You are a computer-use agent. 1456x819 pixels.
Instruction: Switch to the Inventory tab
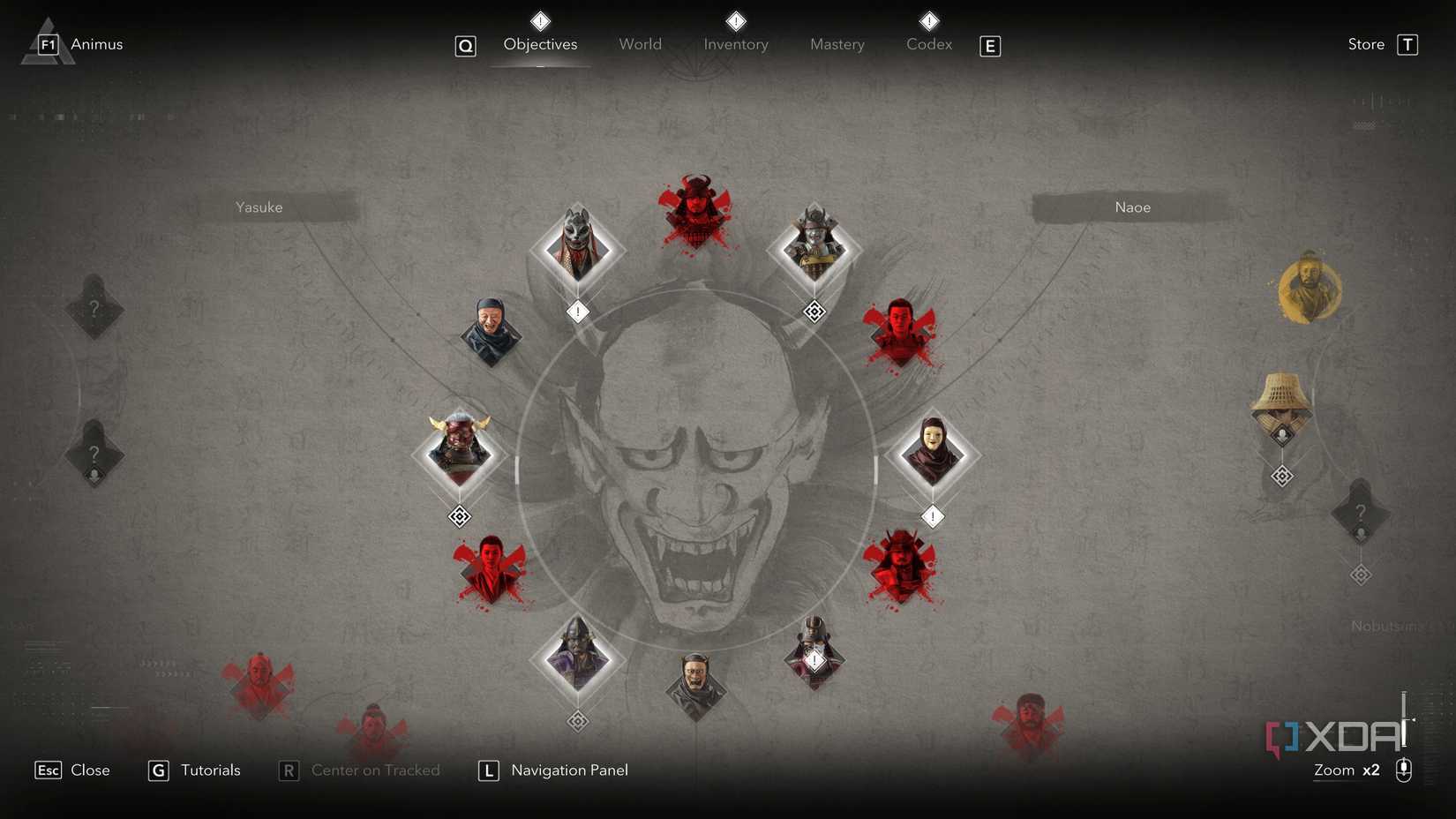point(735,44)
